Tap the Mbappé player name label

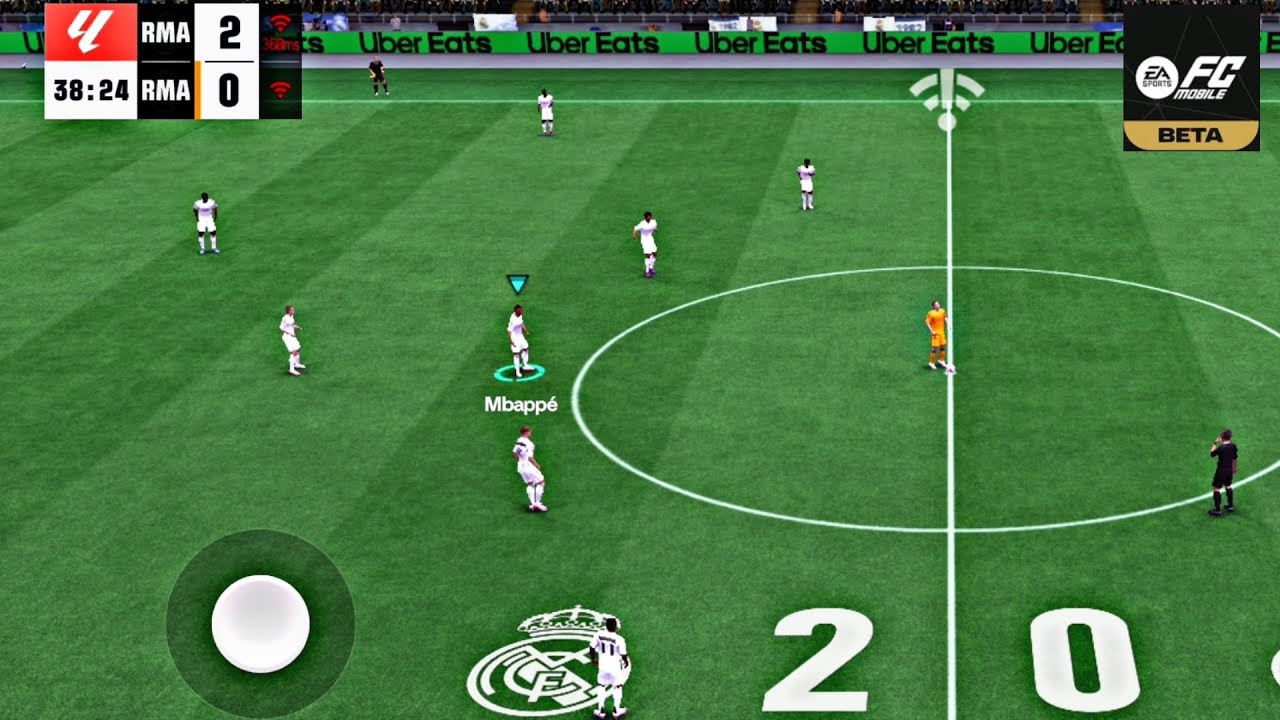(521, 403)
